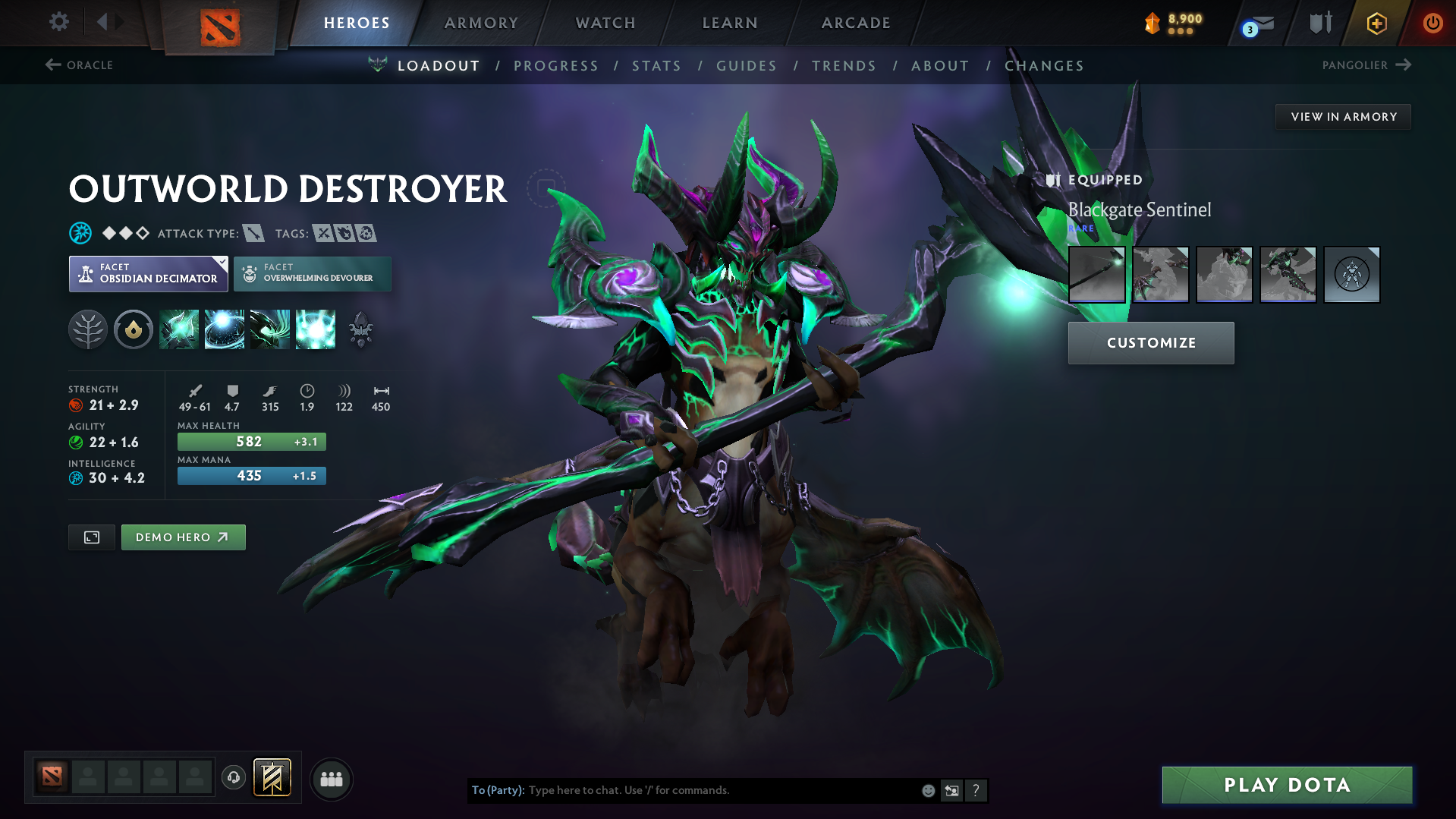Open the emoticon picker in chat
This screenshot has width=1456, height=819.
click(927, 790)
